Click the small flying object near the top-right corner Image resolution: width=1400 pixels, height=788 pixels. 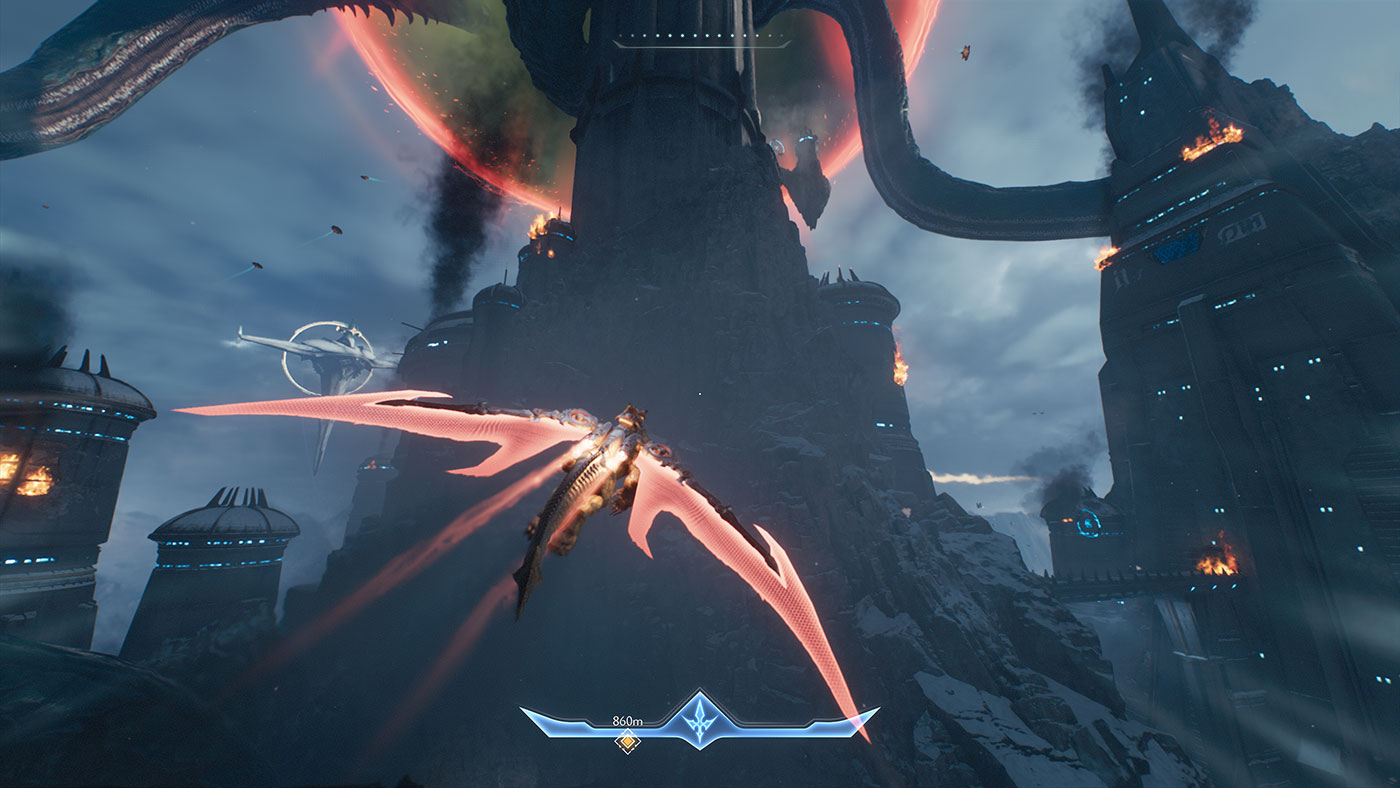pyautogui.click(x=966, y=53)
